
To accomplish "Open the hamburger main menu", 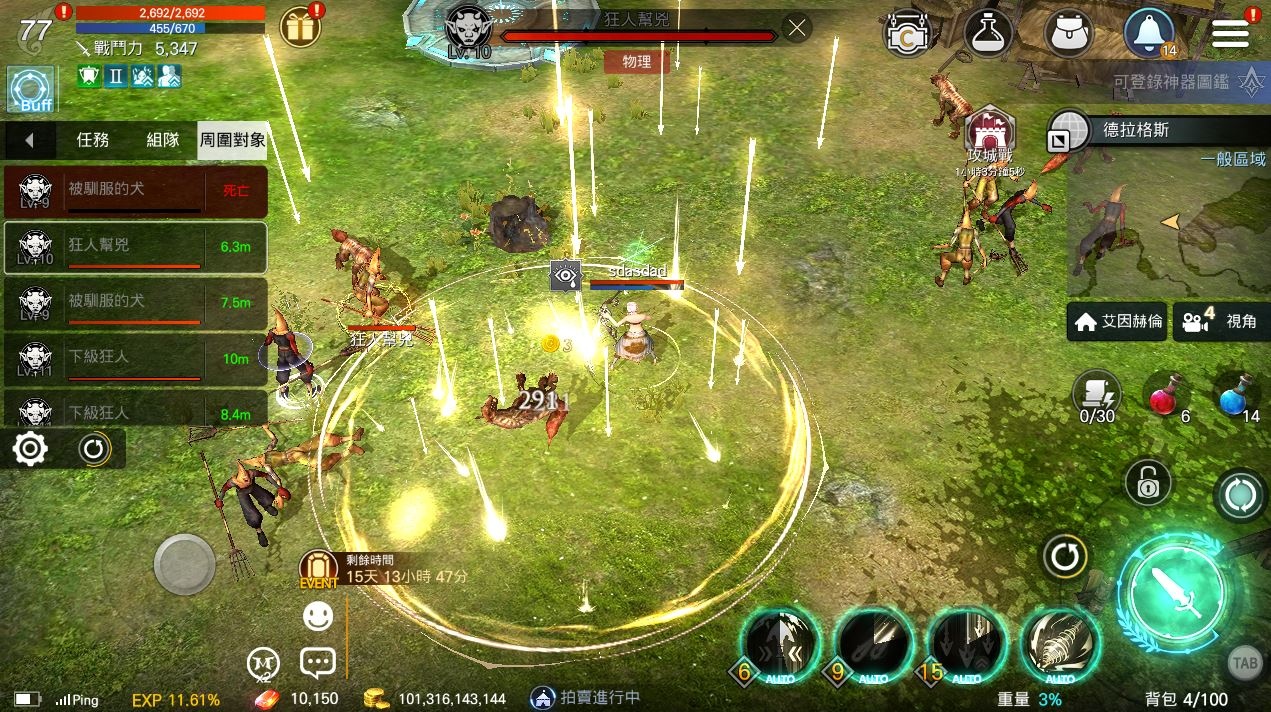I will [x=1230, y=33].
